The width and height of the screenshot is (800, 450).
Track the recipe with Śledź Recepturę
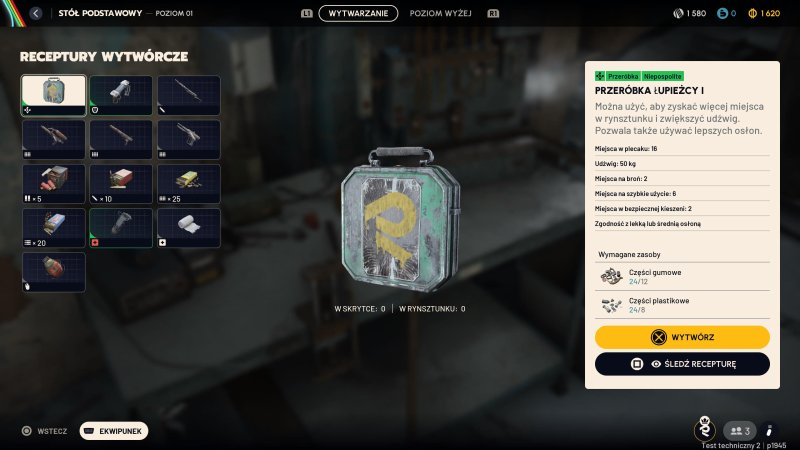click(682, 364)
